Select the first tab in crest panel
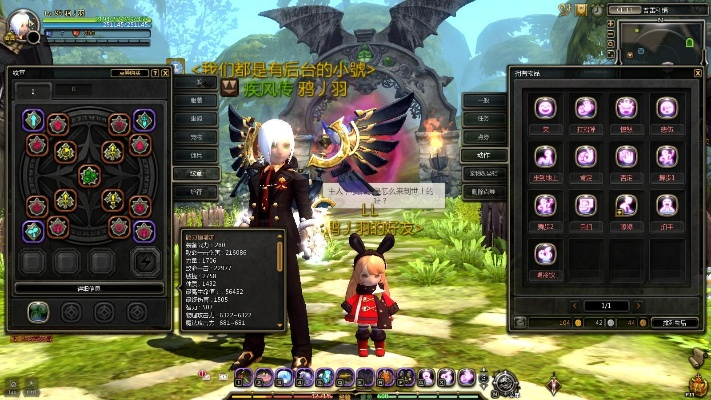This screenshot has height=400, width=711. coord(34,91)
